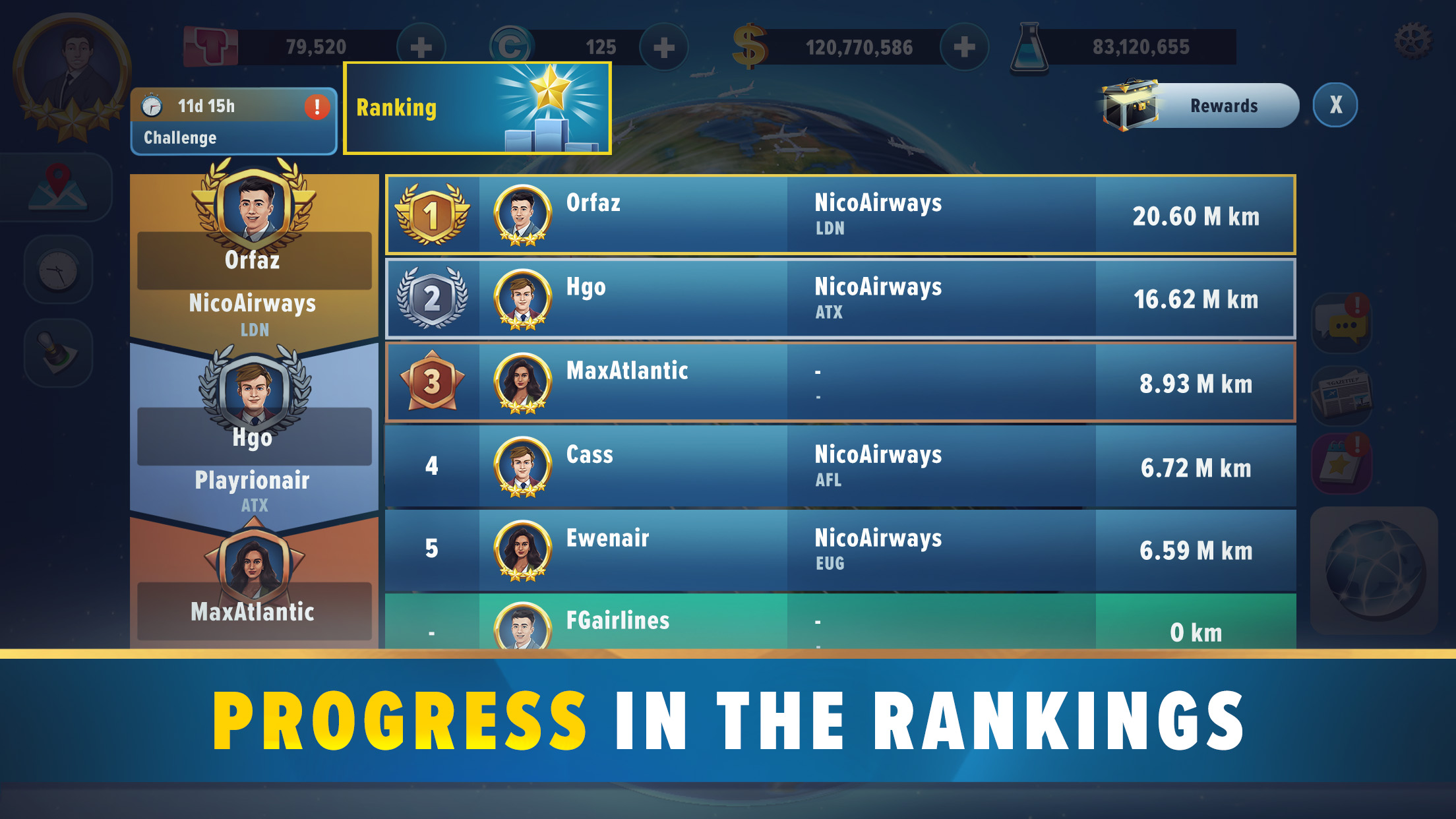The image size is (1456, 819).
Task: Open the settings gear
Action: (1411, 41)
